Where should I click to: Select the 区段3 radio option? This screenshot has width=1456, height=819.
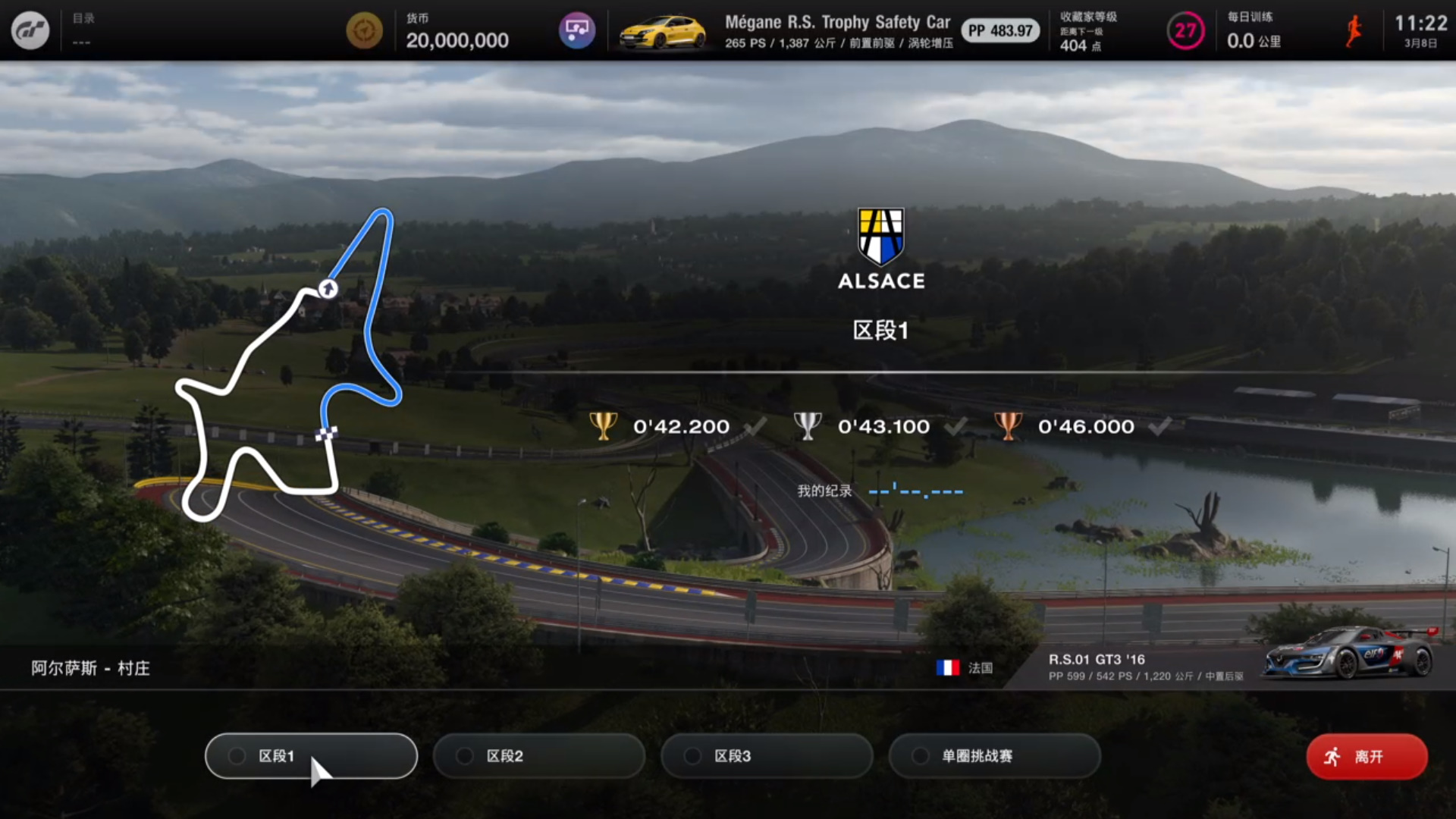coord(766,756)
